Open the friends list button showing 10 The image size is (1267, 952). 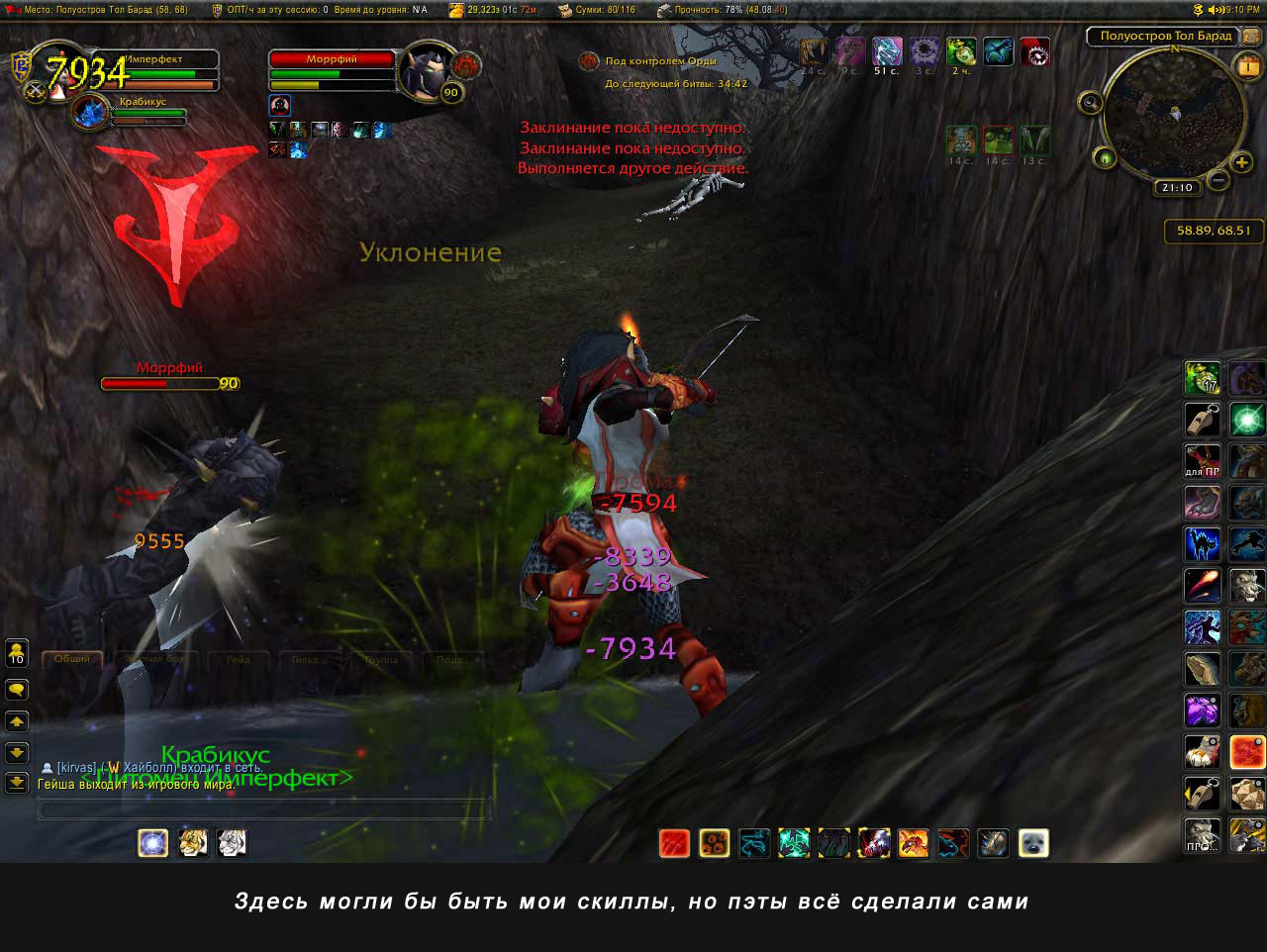tap(17, 653)
